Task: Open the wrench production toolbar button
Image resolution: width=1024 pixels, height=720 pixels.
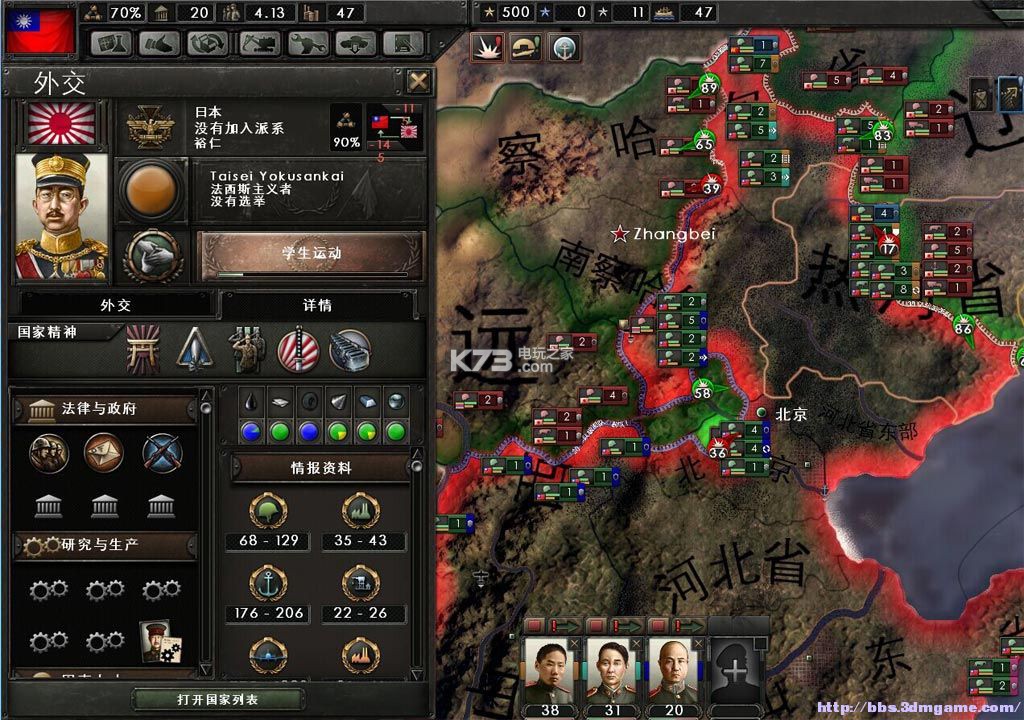Action: (308, 43)
